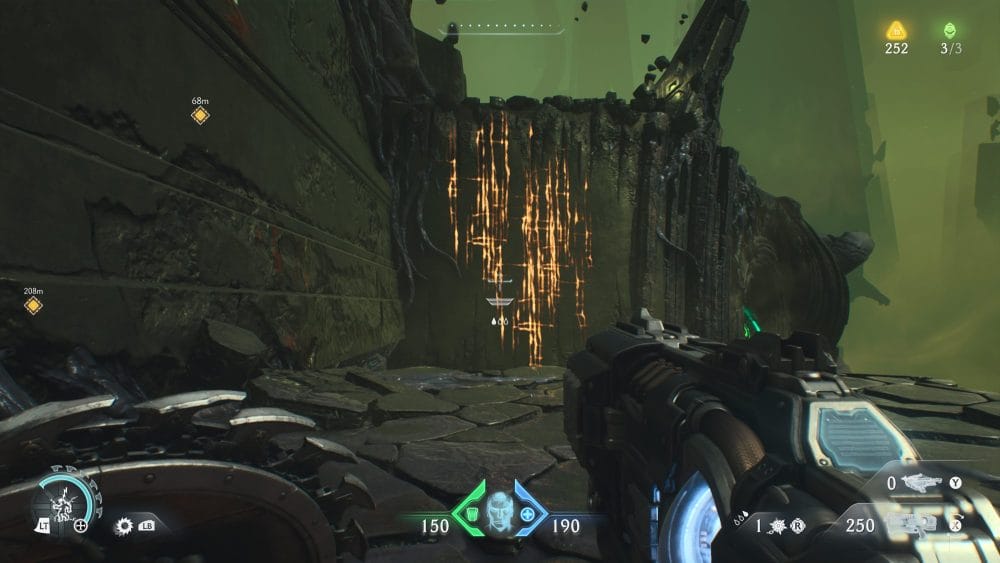Select the spiked melee weapon icon

(x=125, y=525)
